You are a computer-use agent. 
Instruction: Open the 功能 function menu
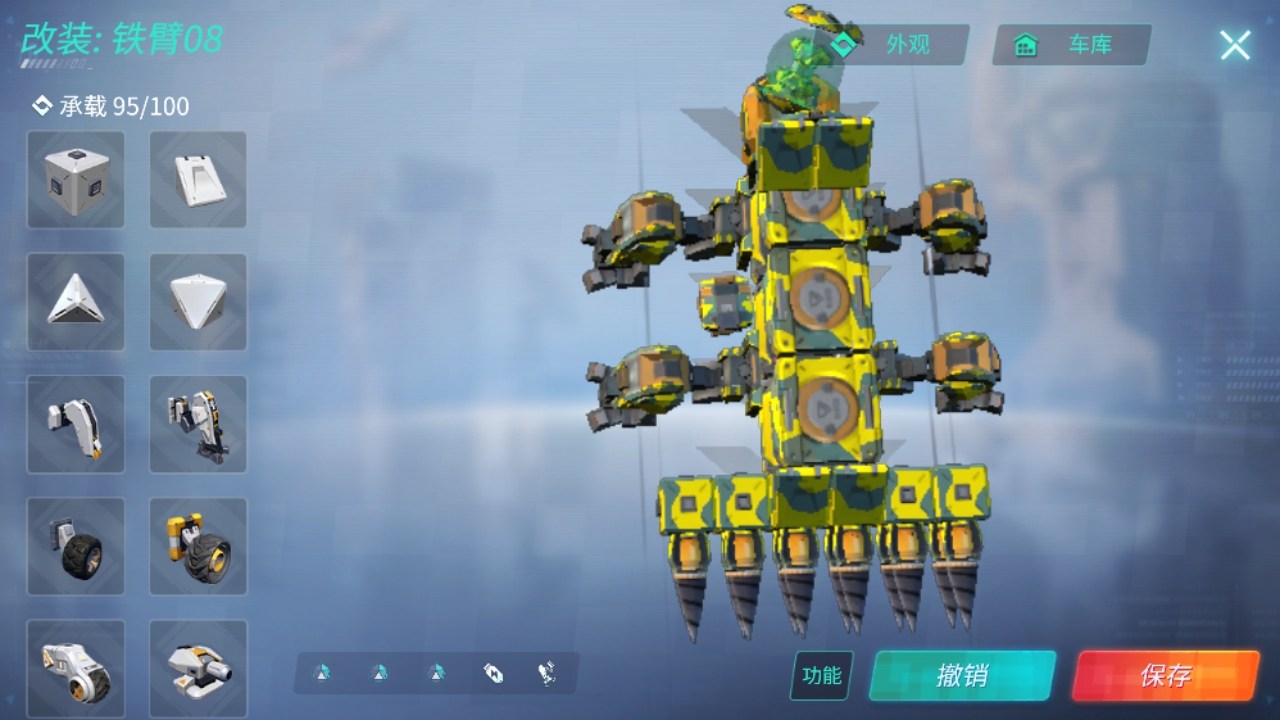[822, 676]
